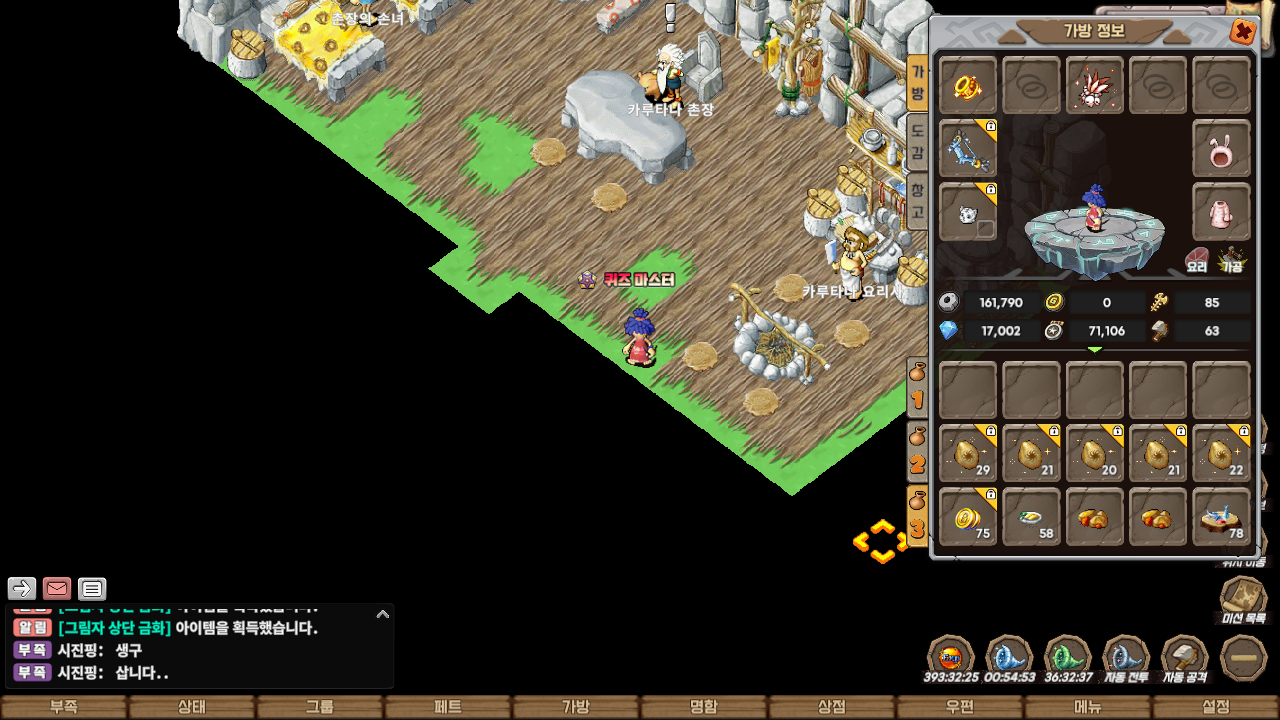Switch to bag page 1
Image resolution: width=1280 pixels, height=720 pixels.
pyautogui.click(x=917, y=388)
